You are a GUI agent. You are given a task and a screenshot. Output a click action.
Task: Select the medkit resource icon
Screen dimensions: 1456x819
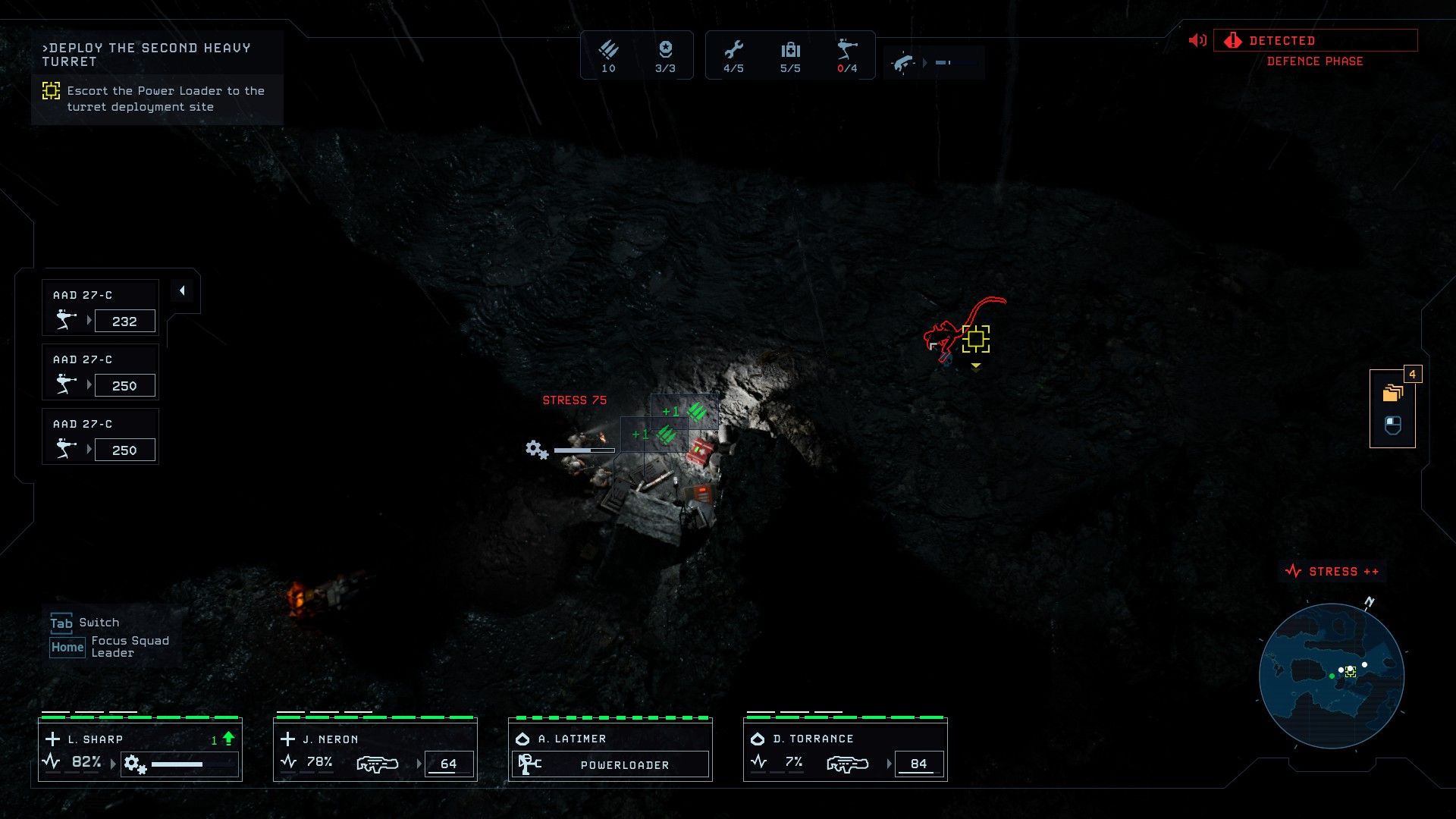tap(790, 51)
